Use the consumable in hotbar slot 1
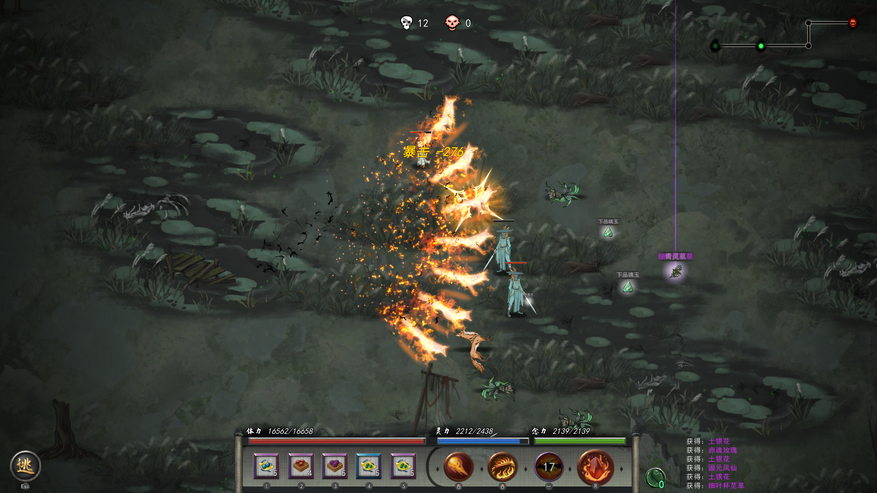 point(266,465)
